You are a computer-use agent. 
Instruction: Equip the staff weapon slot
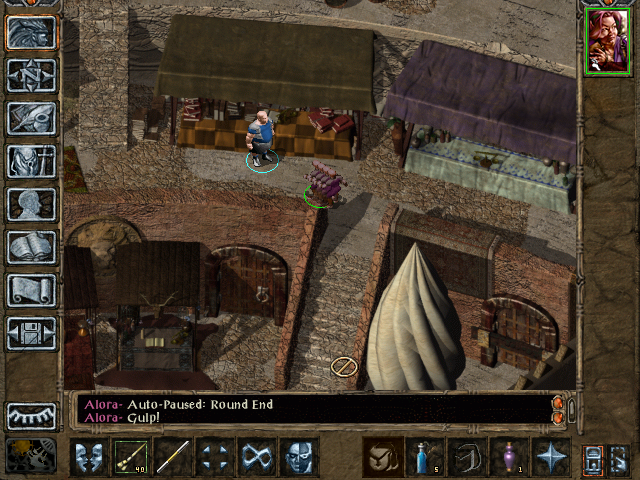point(172,457)
